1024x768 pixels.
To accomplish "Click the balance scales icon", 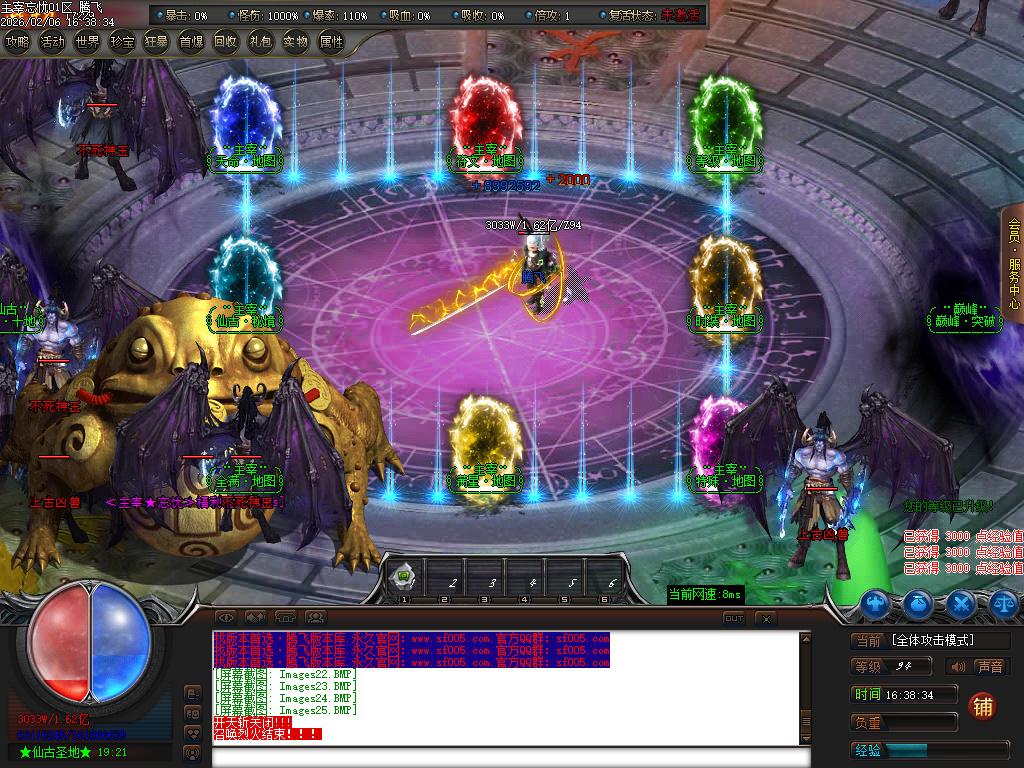I will click(1003, 603).
